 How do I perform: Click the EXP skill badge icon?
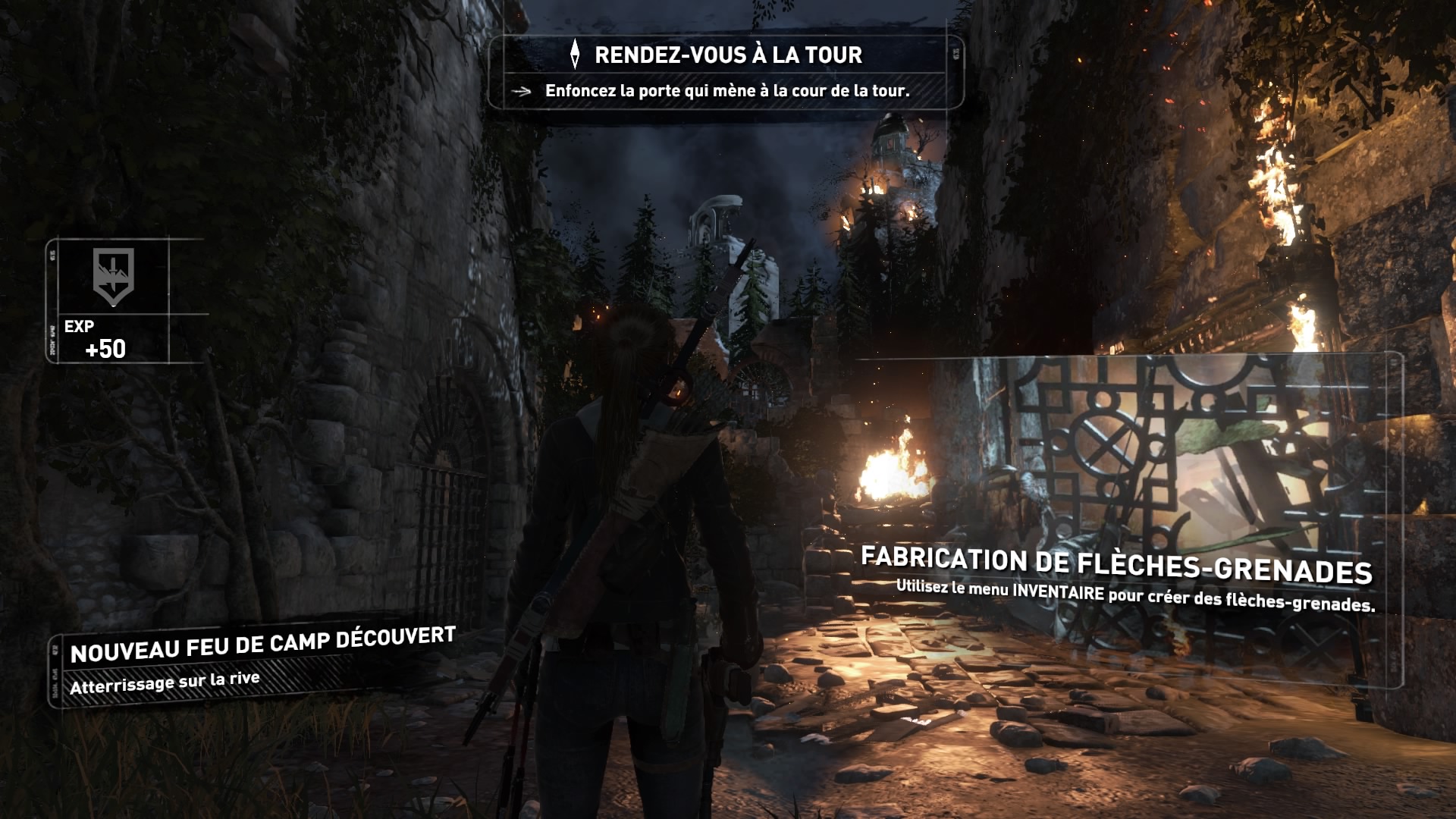(x=113, y=276)
